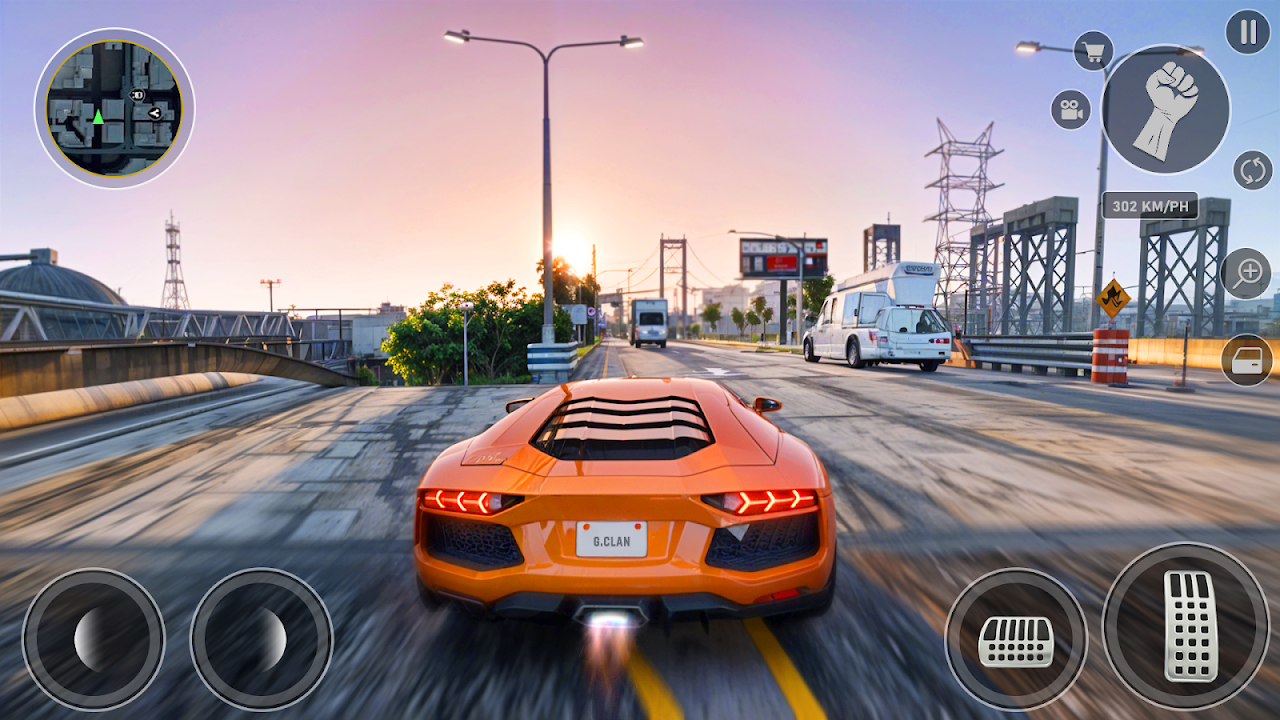Pause the game
1280x720 pixels.
click(1247, 32)
